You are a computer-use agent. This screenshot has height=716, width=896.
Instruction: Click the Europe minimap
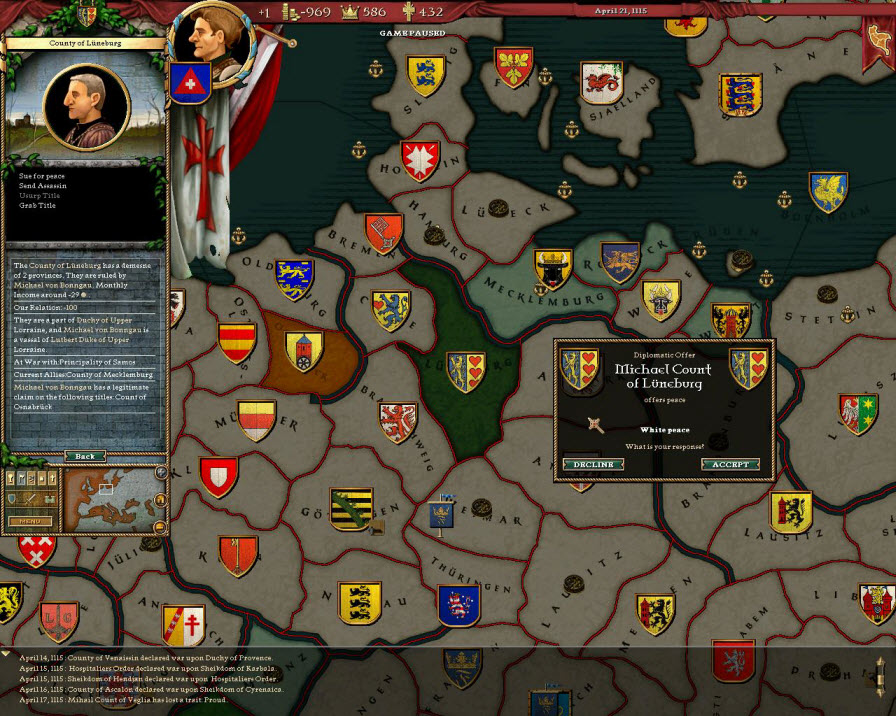point(108,499)
